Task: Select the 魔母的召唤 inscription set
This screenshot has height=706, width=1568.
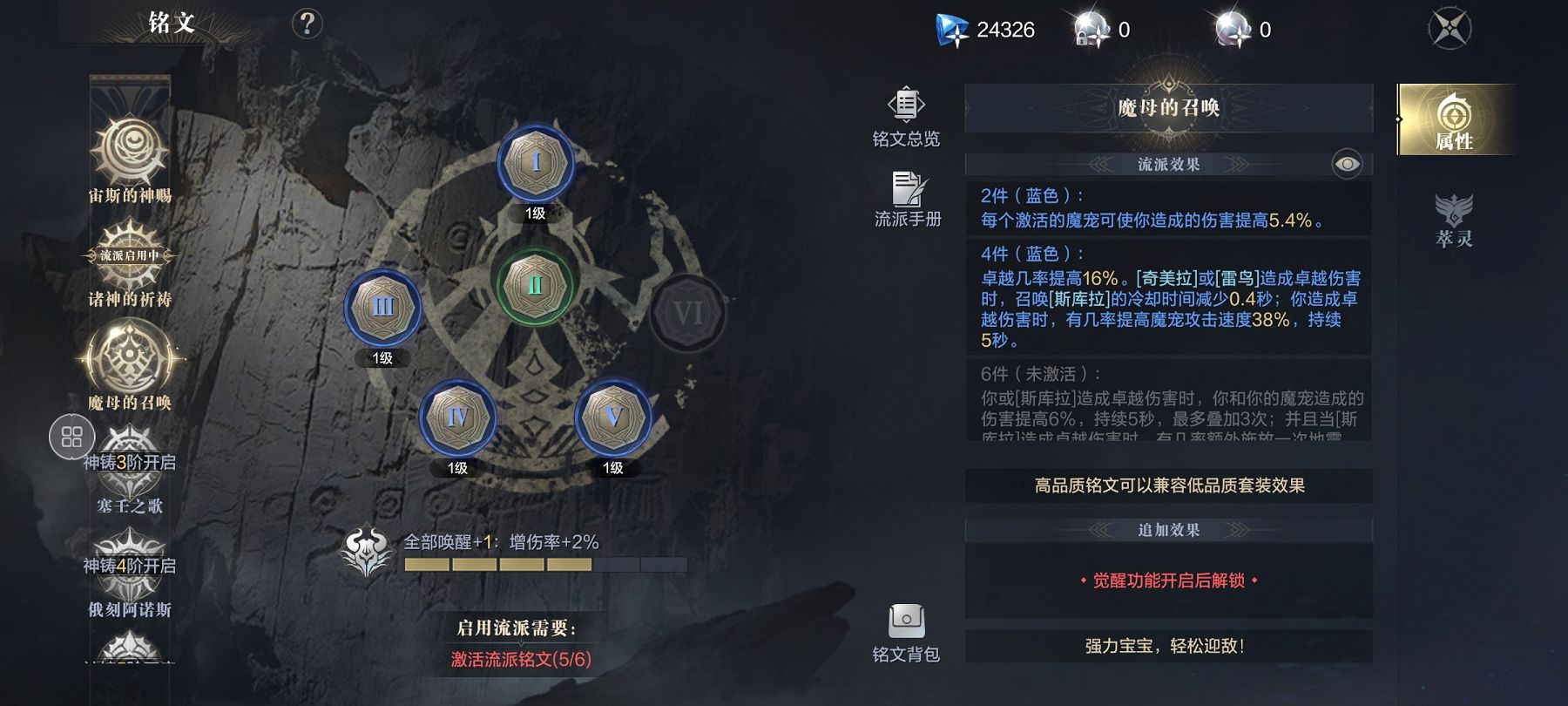Action: tap(130, 361)
